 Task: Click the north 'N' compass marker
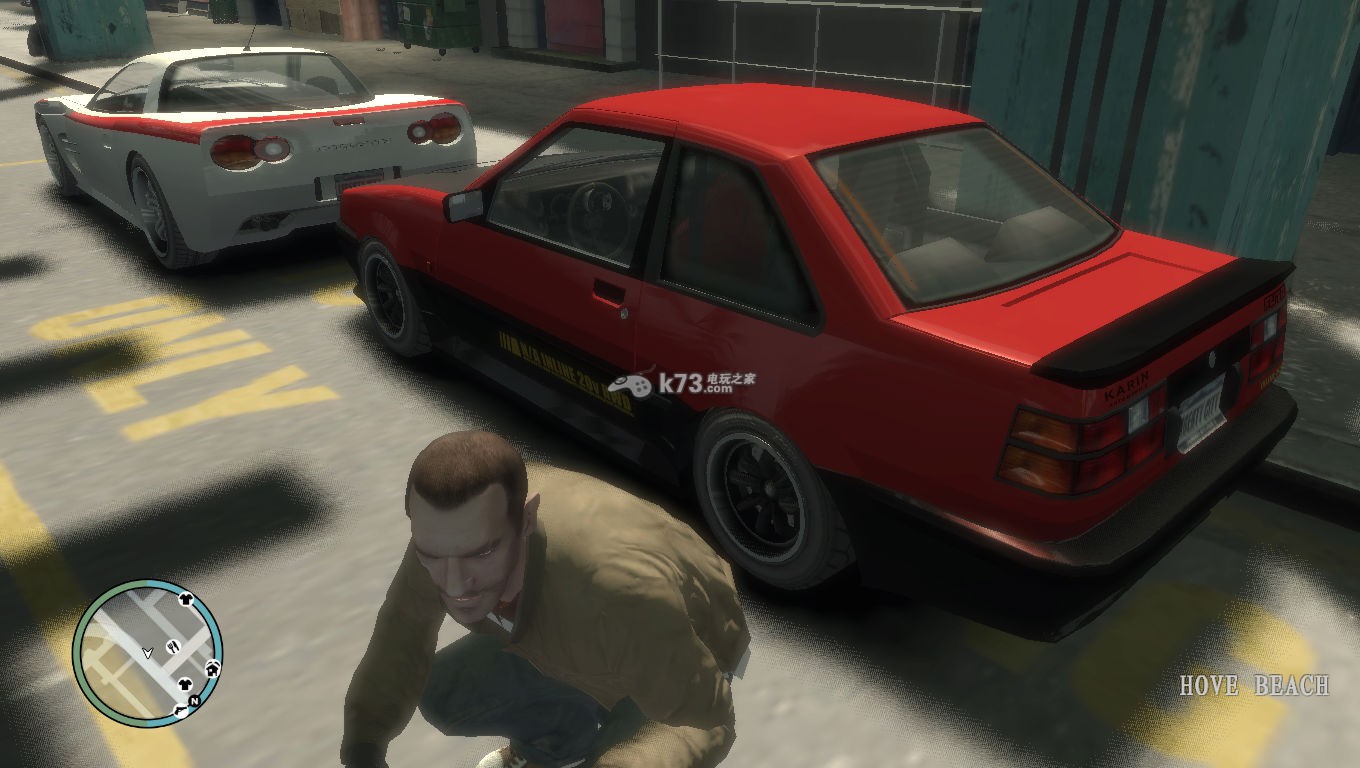193,701
